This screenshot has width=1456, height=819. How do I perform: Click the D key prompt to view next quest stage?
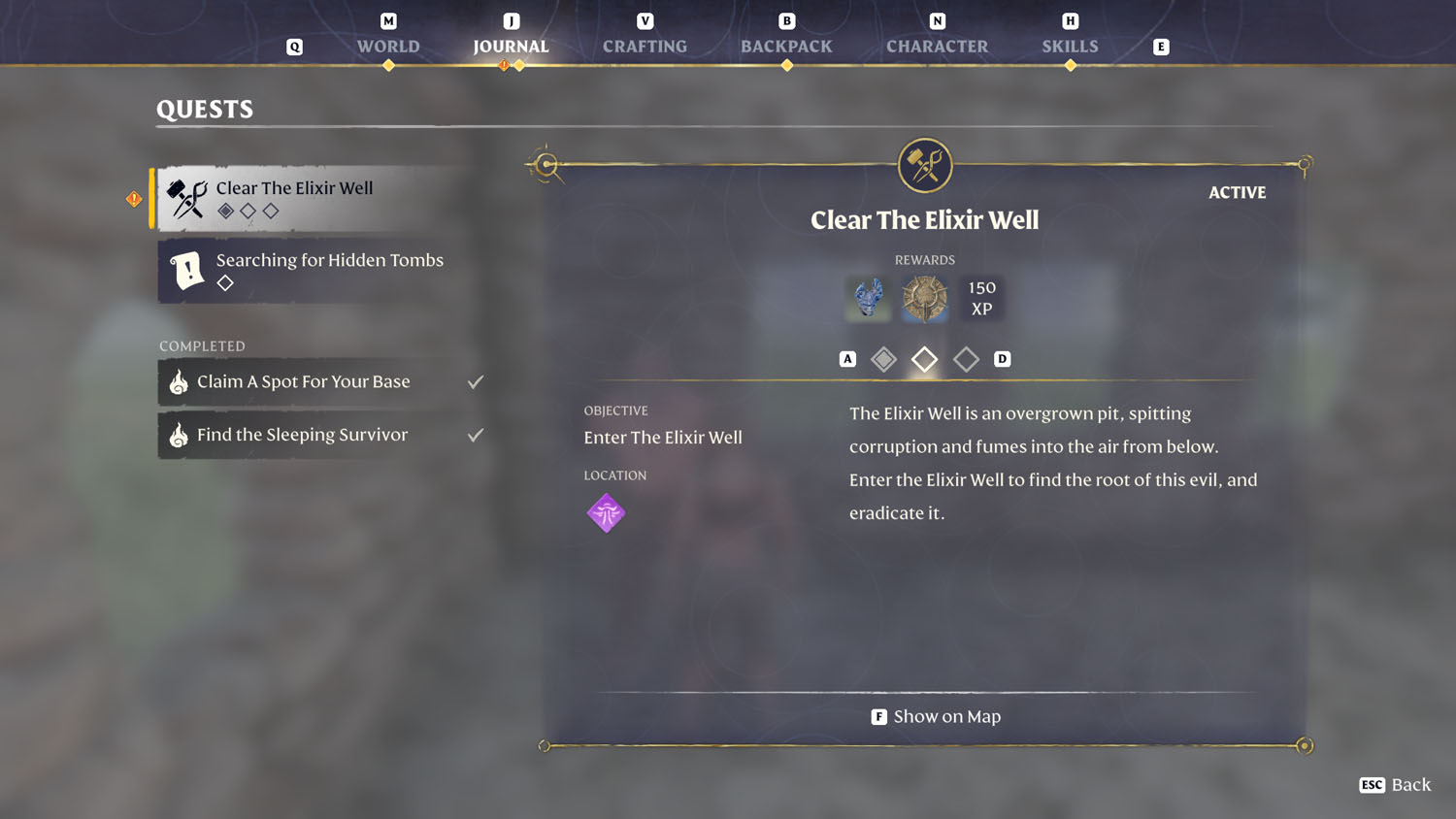coord(1003,358)
